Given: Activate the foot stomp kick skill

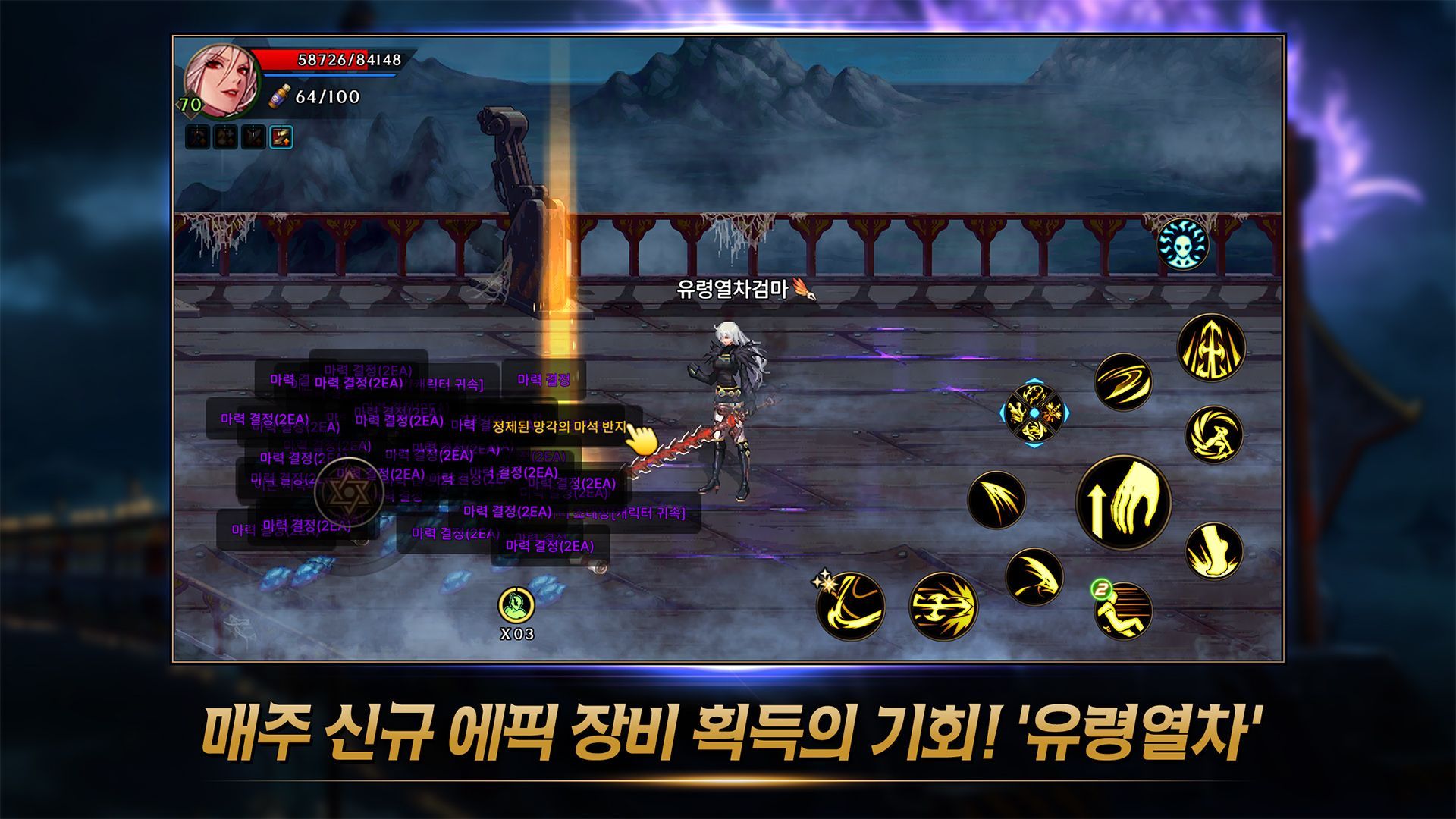Looking at the screenshot, I should pyautogui.click(x=1213, y=551).
